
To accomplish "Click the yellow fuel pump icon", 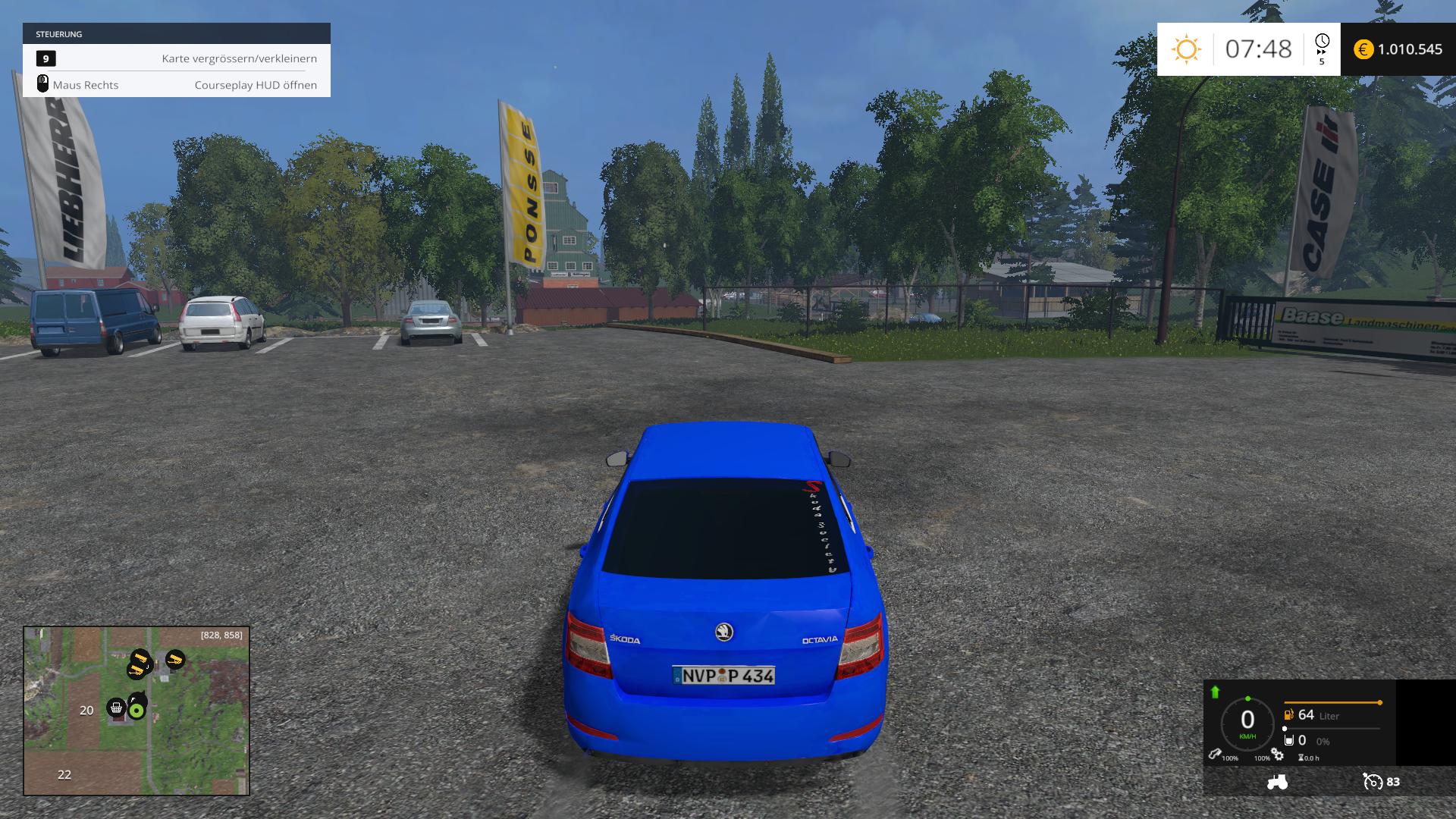I will click(x=1288, y=714).
